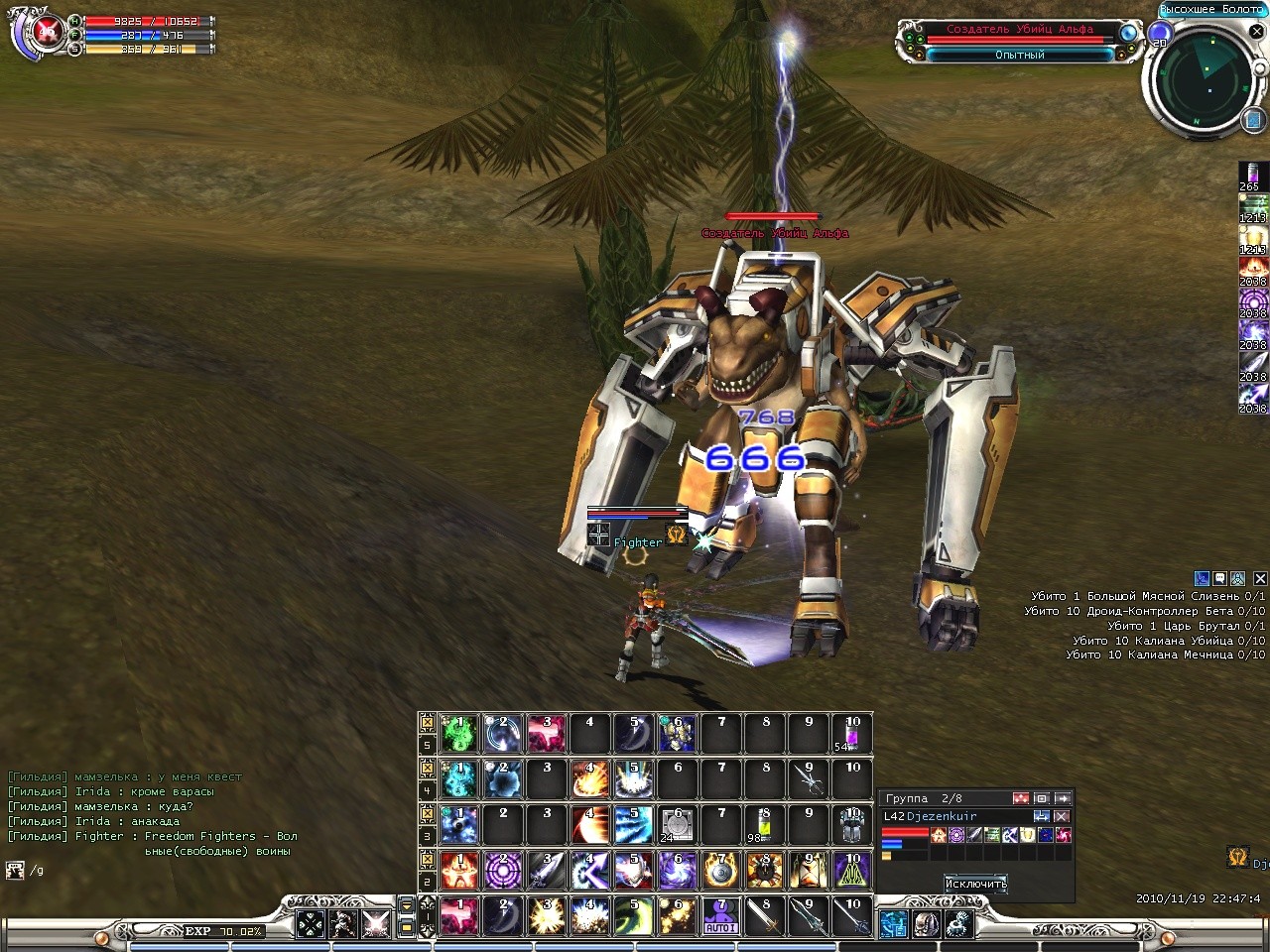Click the Исключить button in the group panel
Viewport: 1270px width, 952px height.
pyautogui.click(x=975, y=884)
